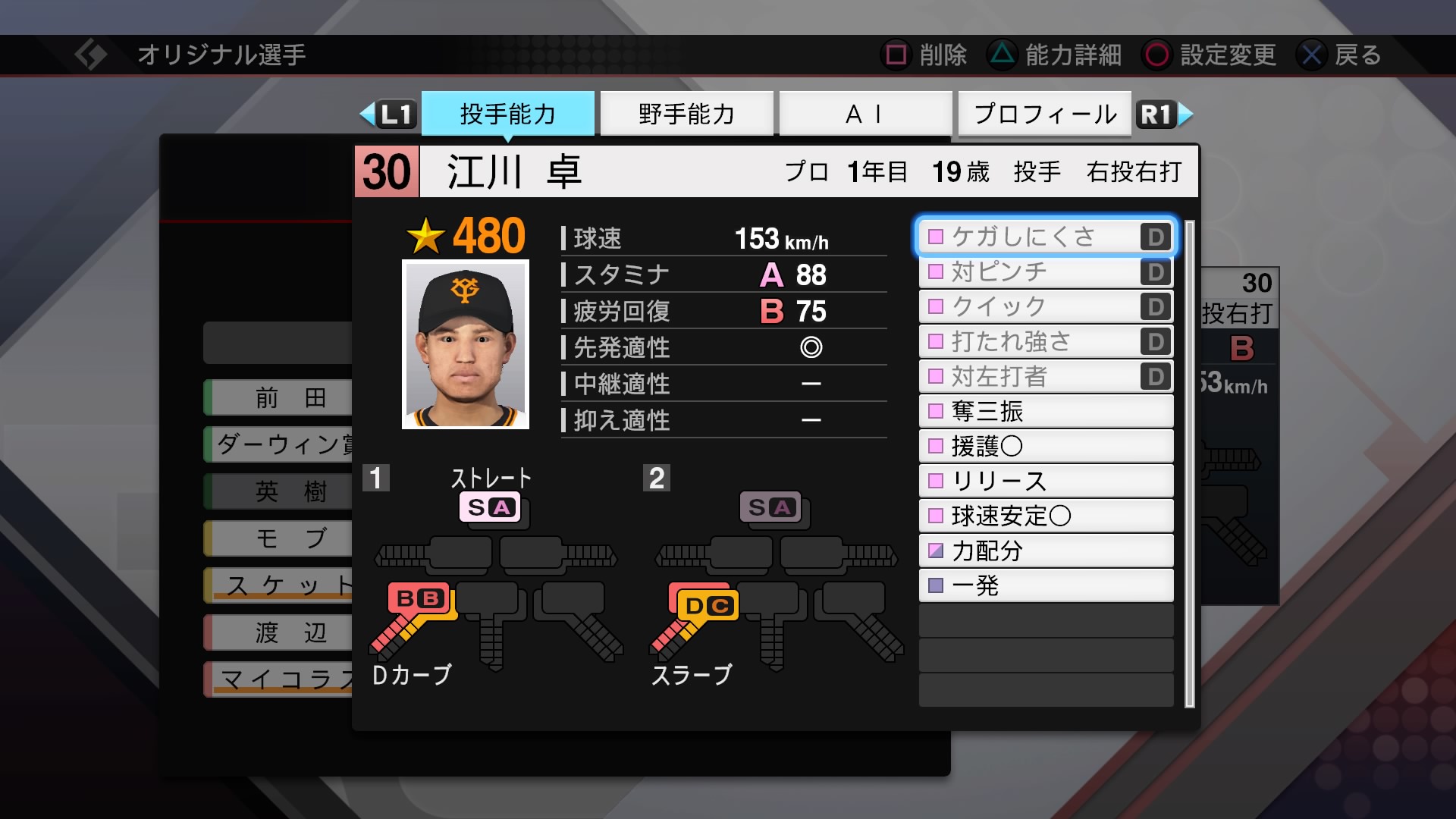Select the AI tab
The width and height of the screenshot is (1456, 819).
click(x=864, y=114)
